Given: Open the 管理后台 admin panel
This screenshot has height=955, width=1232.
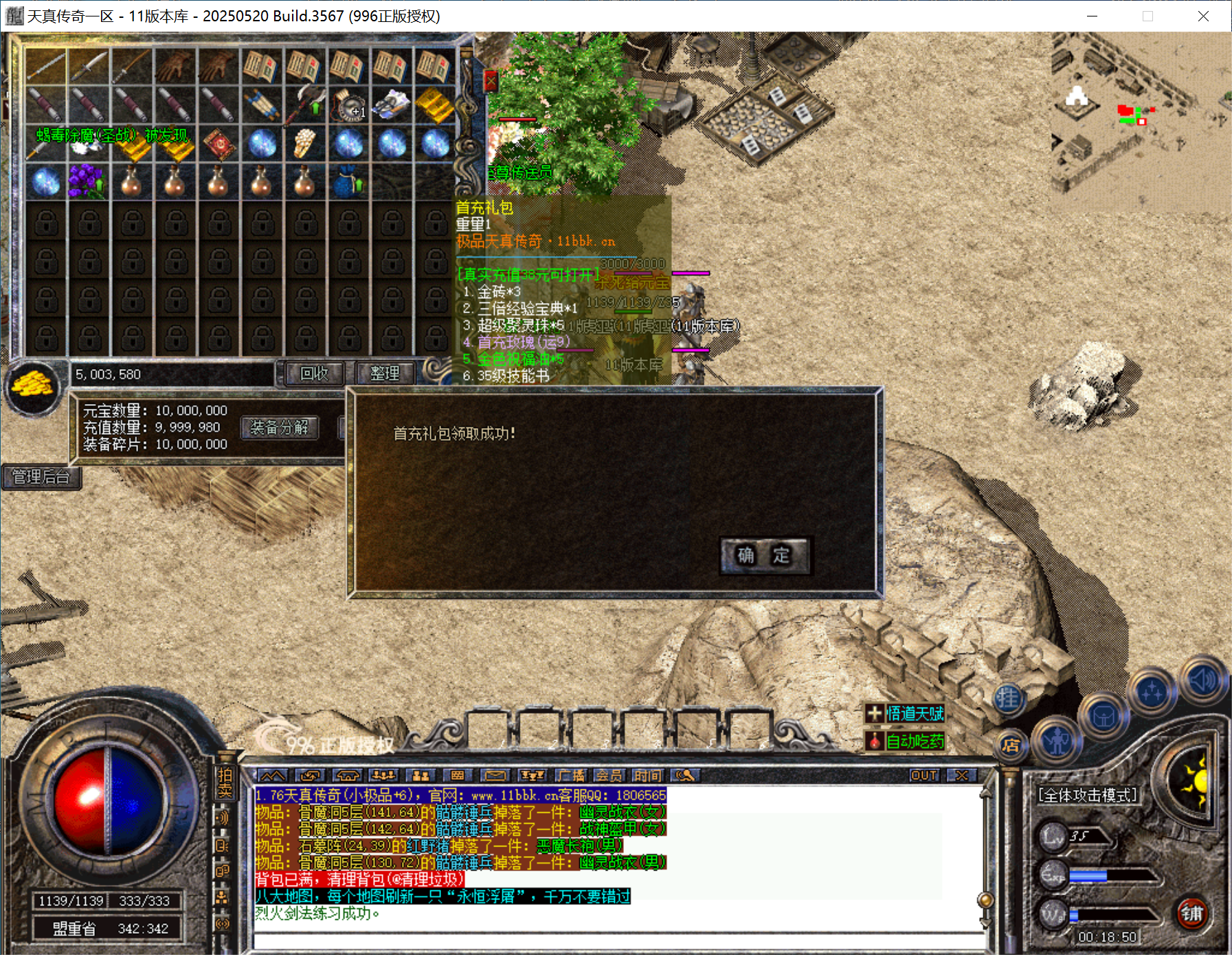Looking at the screenshot, I should (x=41, y=476).
